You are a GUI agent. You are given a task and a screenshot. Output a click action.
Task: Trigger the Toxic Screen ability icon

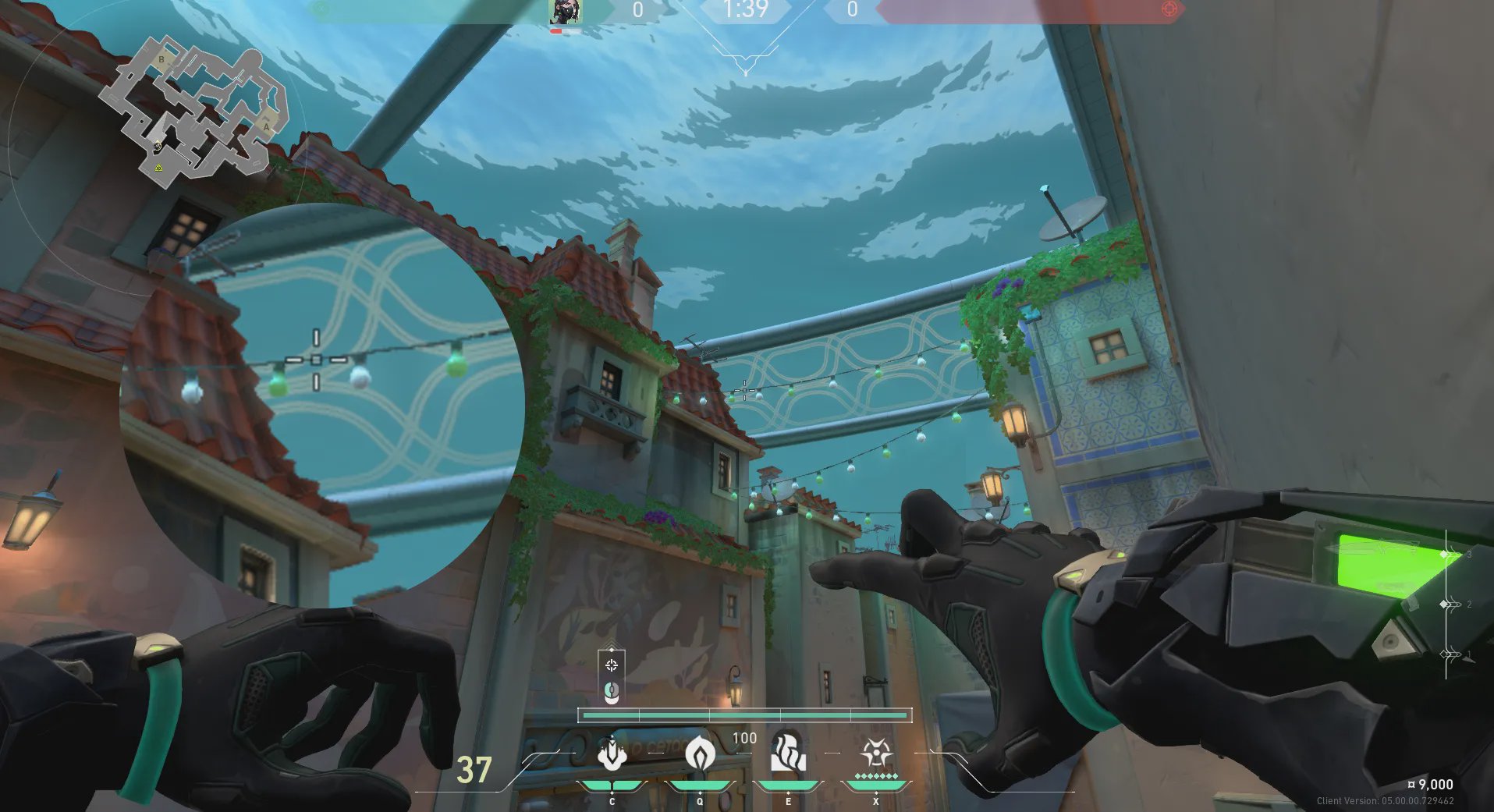point(788,753)
